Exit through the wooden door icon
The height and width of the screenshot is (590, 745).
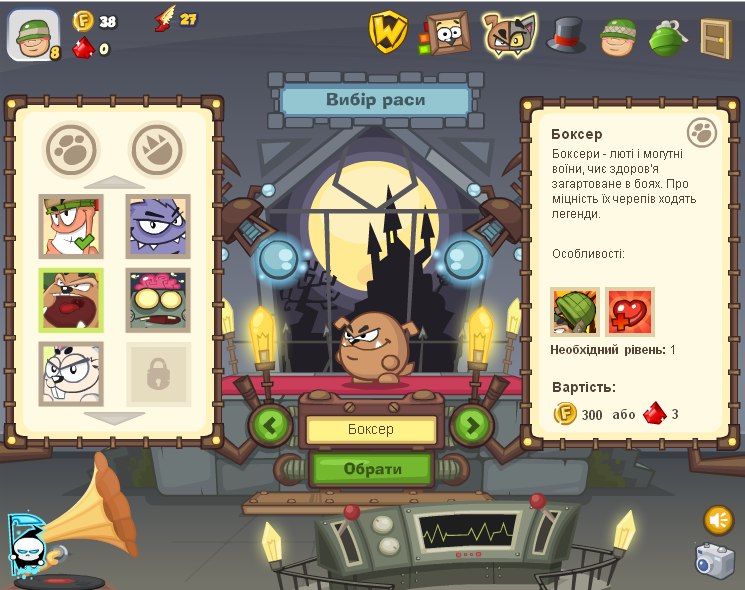[x=714, y=37]
